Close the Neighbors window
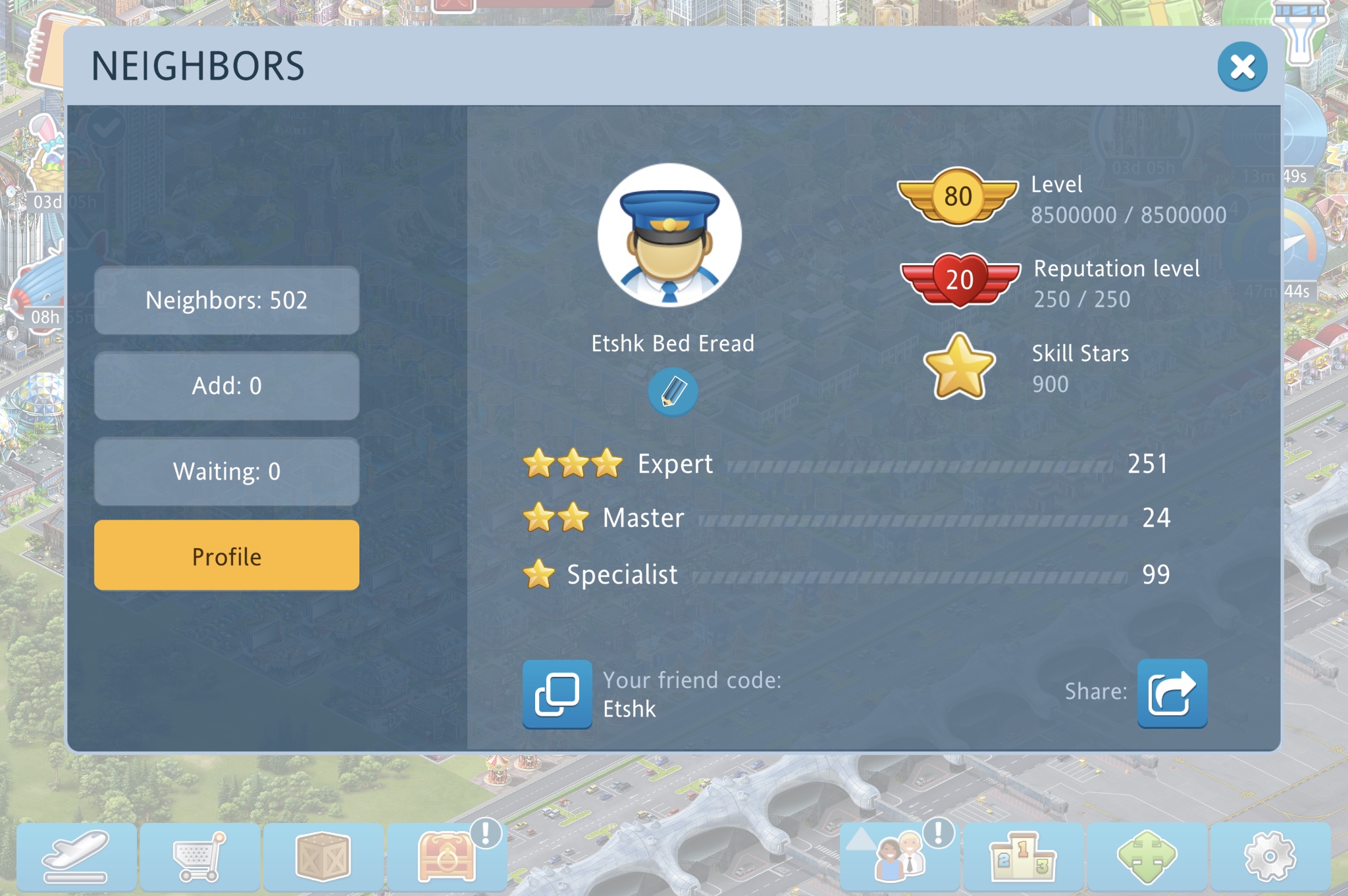1348x896 pixels. (1241, 66)
